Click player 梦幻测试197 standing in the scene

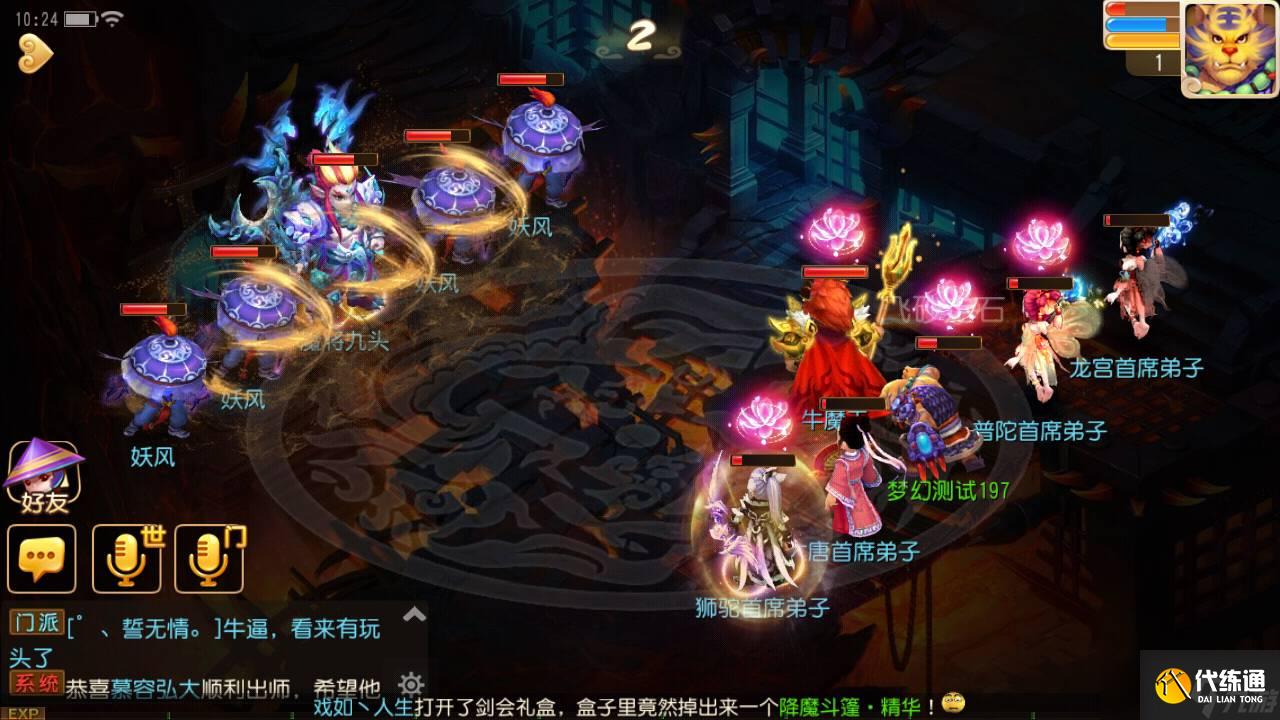point(946,490)
